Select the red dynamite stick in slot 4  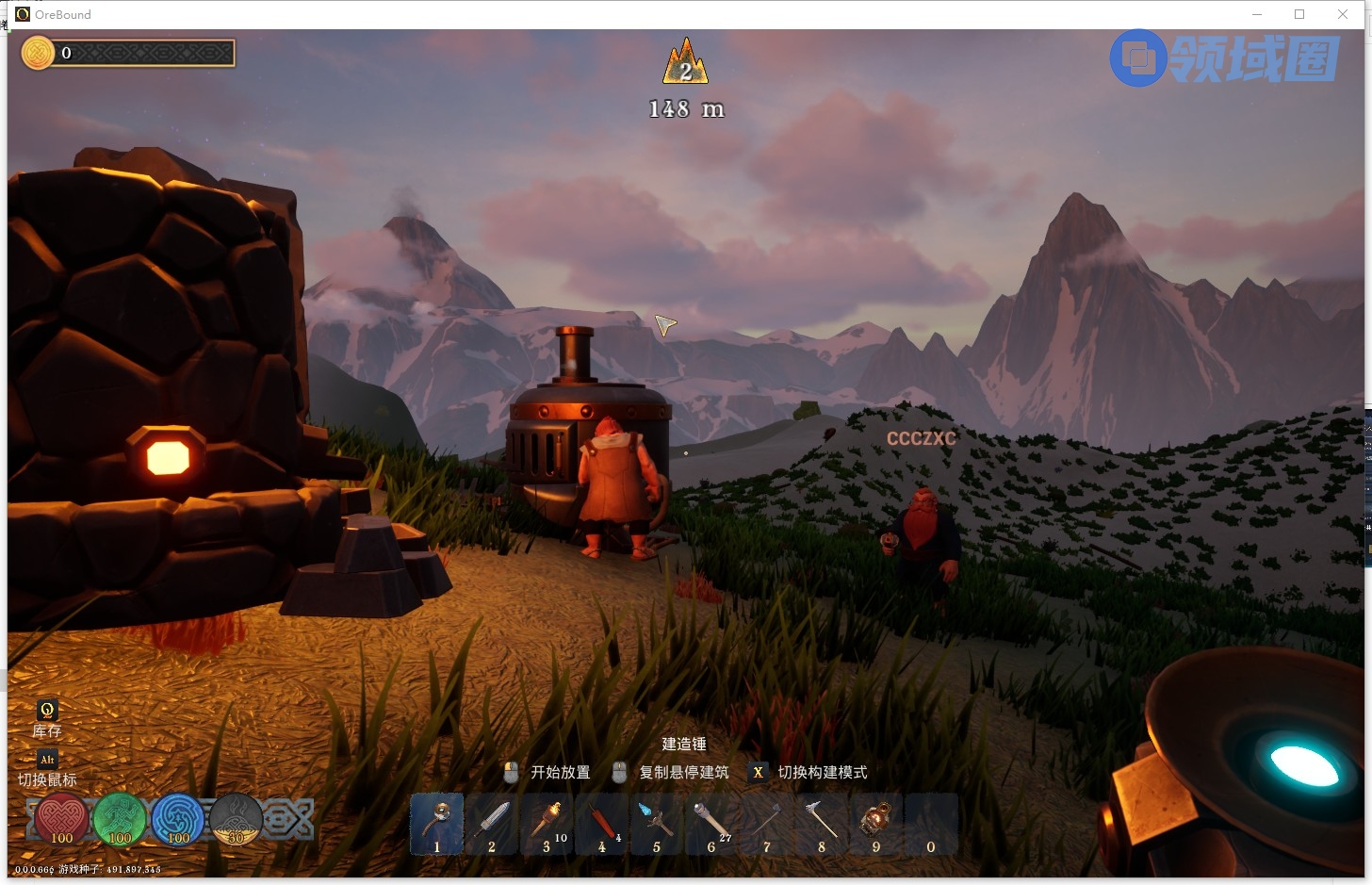tap(601, 823)
